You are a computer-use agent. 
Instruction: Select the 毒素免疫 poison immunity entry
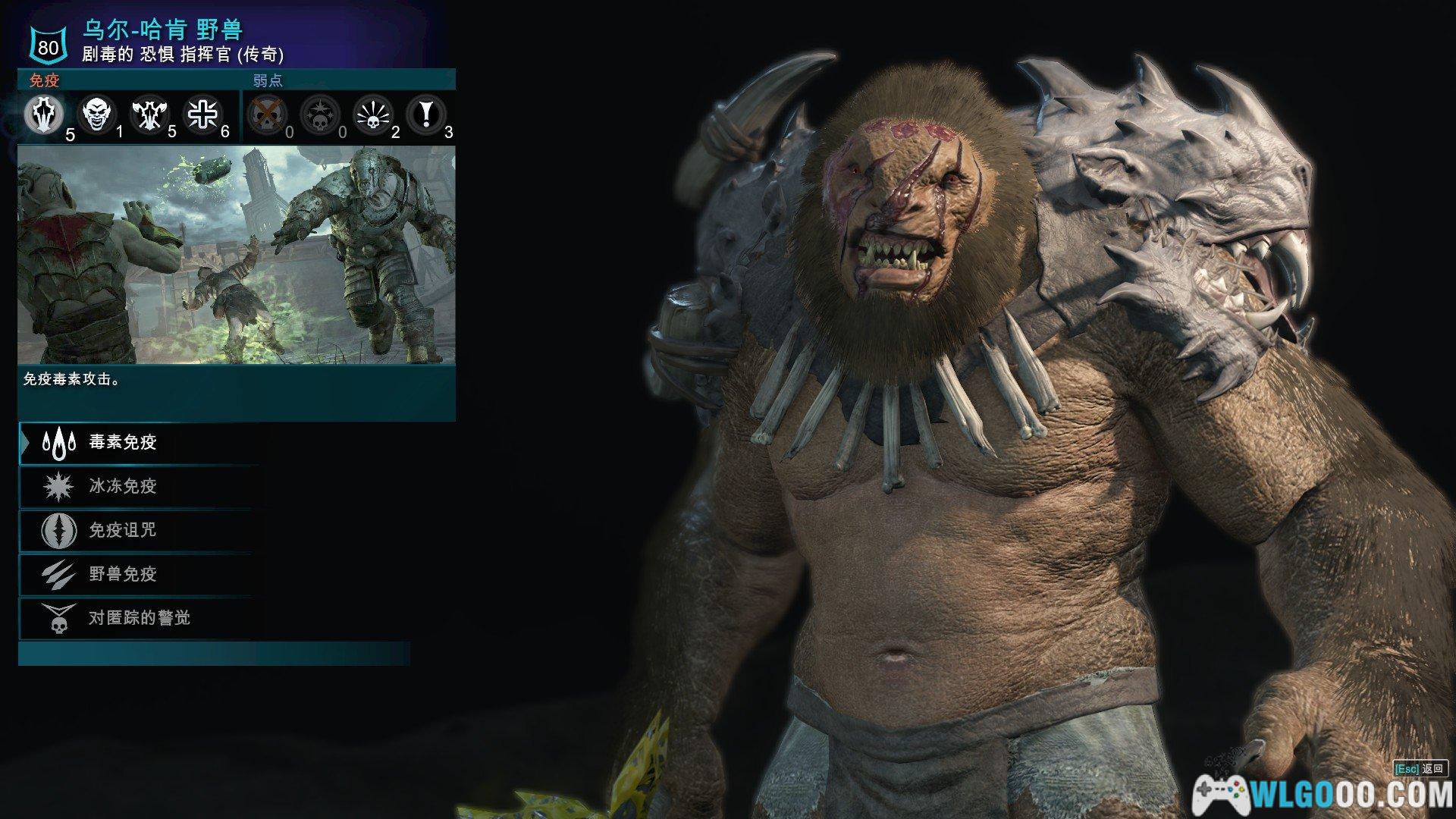121,443
